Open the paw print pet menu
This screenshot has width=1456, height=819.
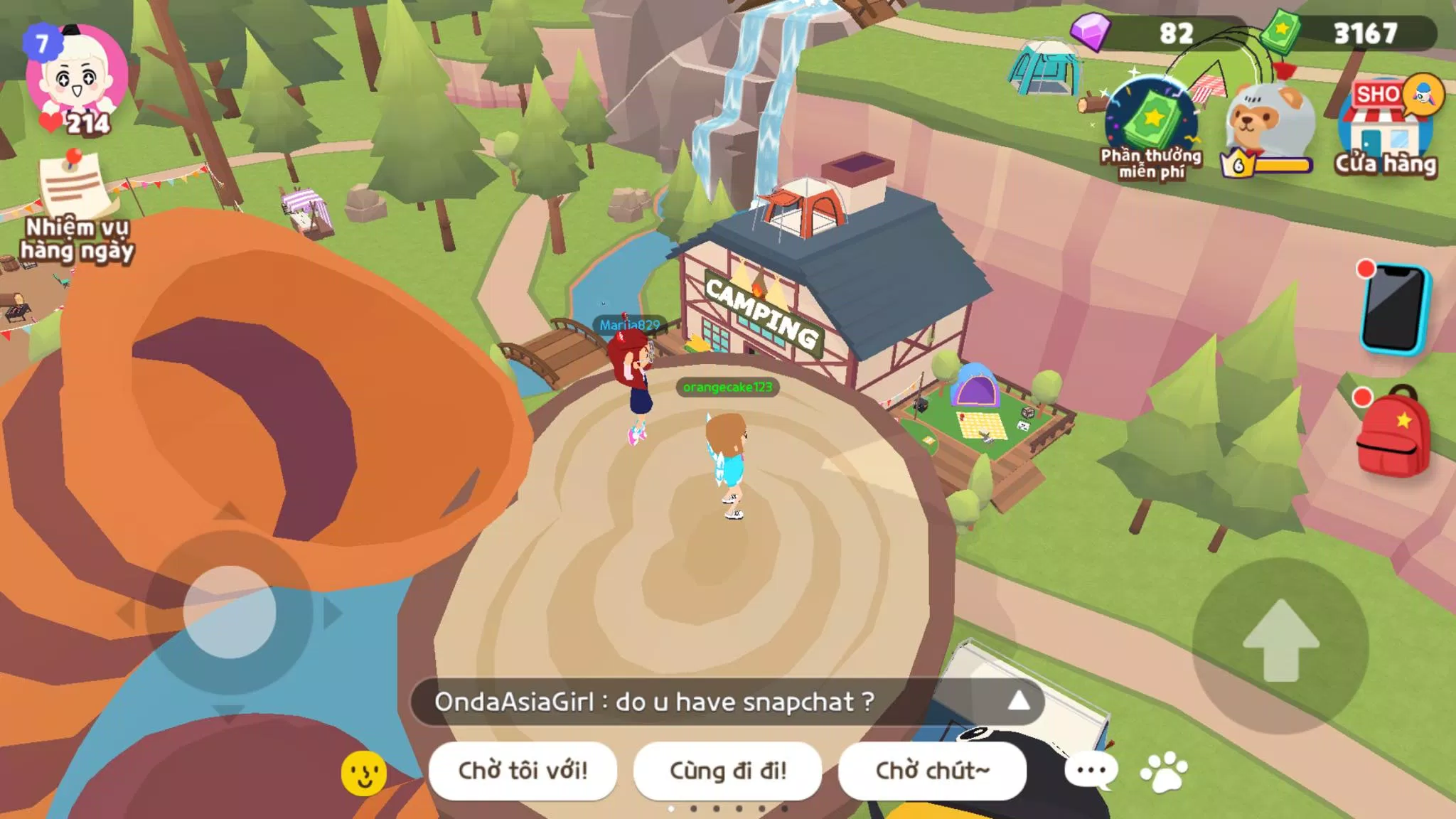point(1164,772)
